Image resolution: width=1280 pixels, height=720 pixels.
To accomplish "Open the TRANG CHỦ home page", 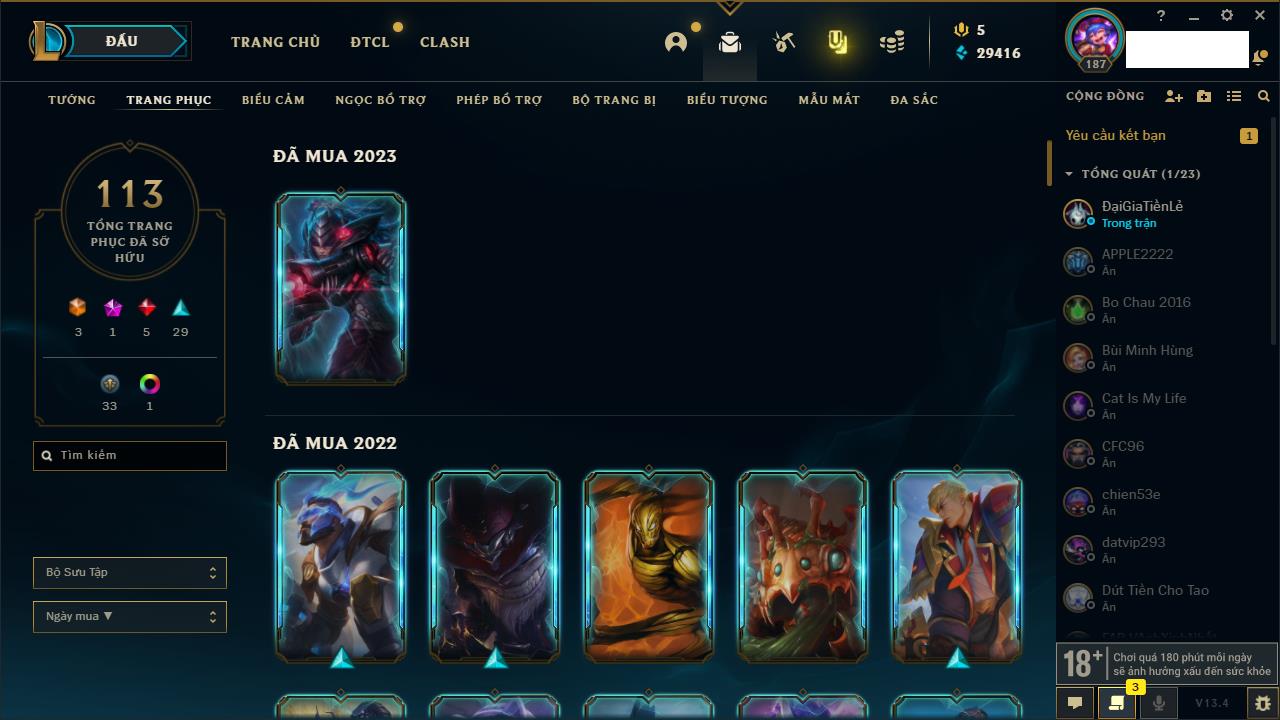I will tap(275, 42).
